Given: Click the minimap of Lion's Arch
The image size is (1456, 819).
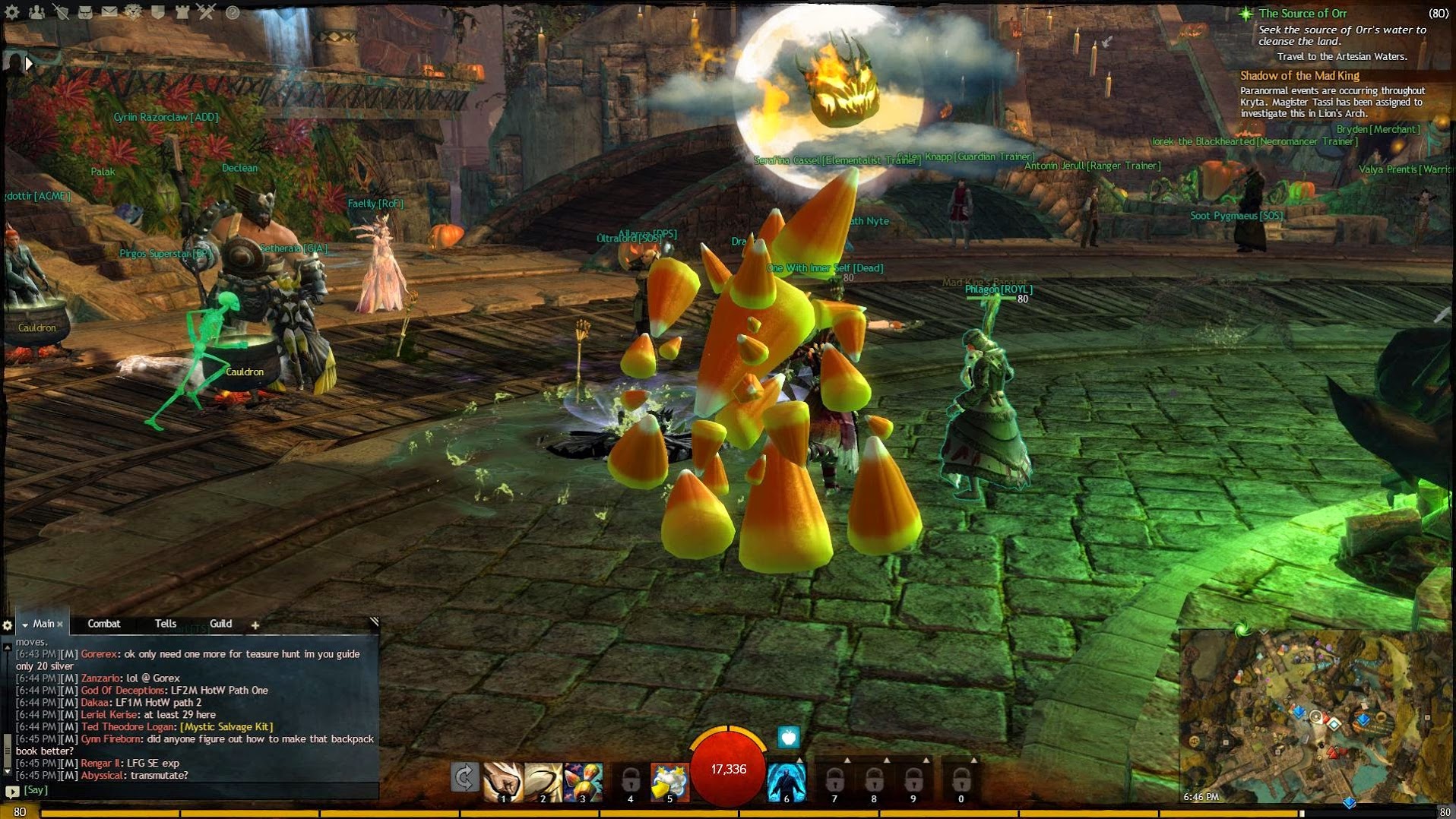Looking at the screenshot, I should click(1315, 716).
